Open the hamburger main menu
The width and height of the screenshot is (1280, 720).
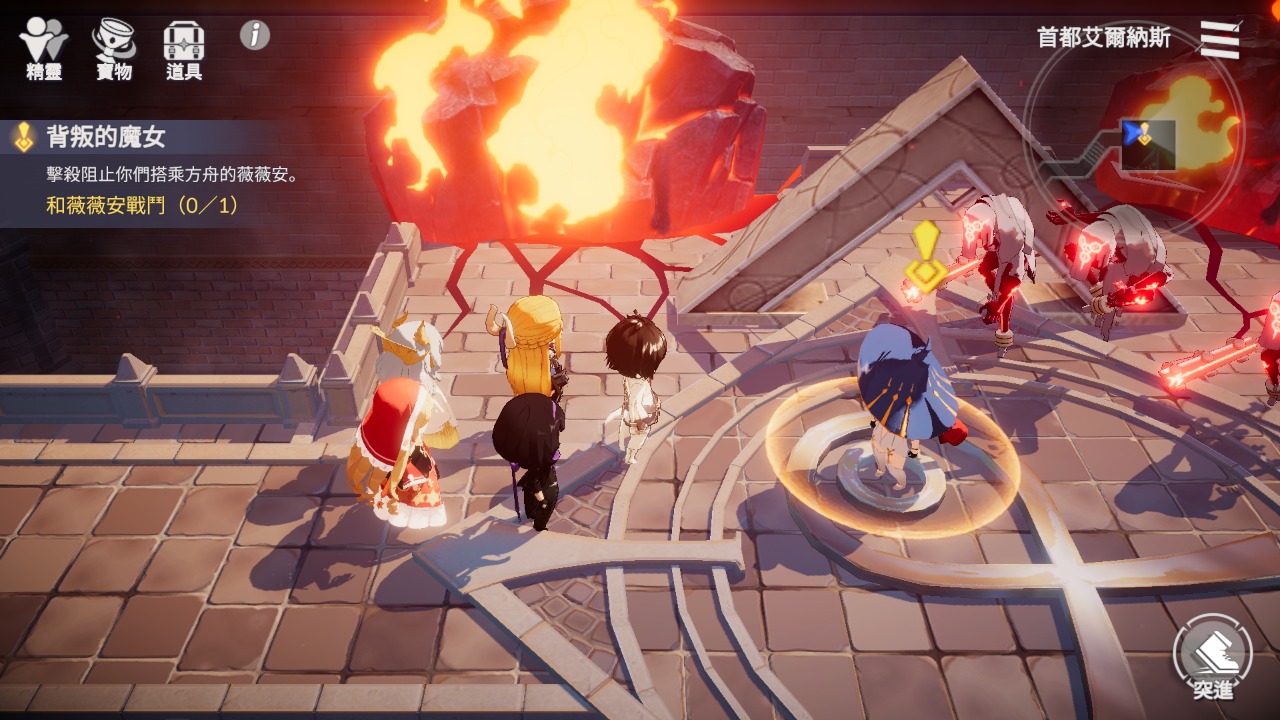click(x=1219, y=40)
